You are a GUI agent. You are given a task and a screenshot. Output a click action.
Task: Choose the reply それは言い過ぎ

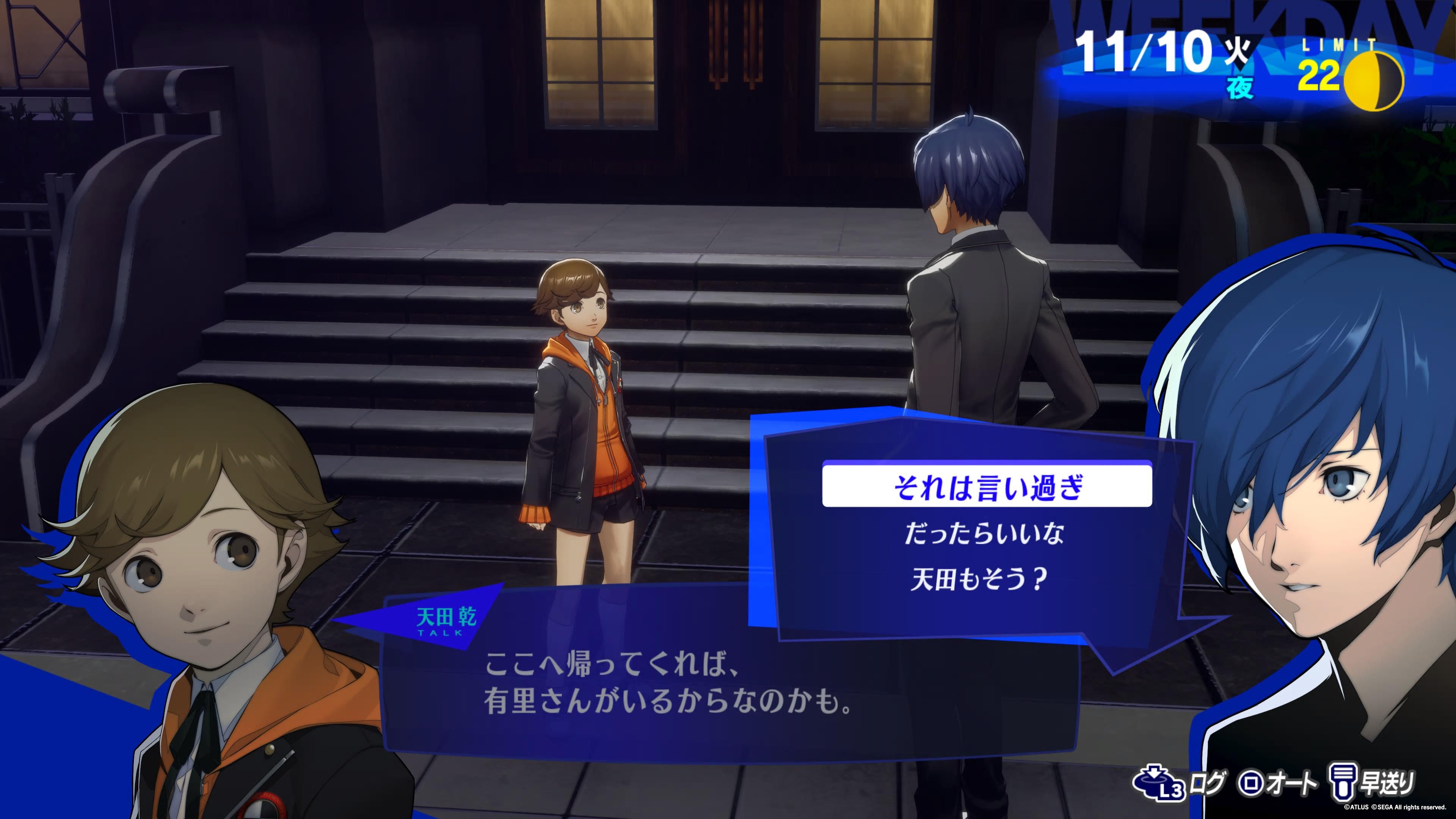[x=986, y=488]
